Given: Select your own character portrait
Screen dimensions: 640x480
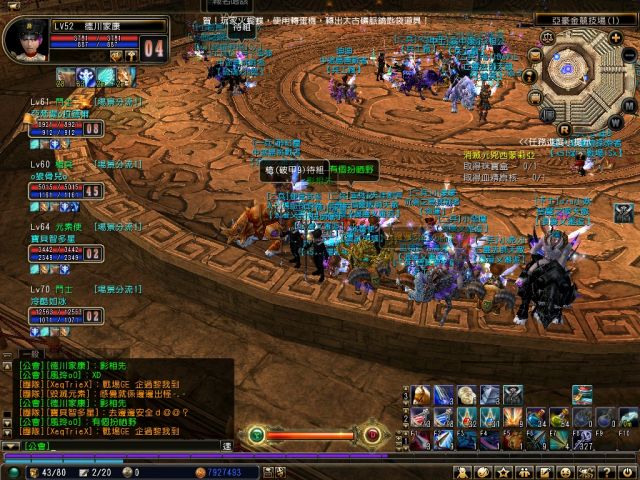Looking at the screenshot, I should 22,40.
